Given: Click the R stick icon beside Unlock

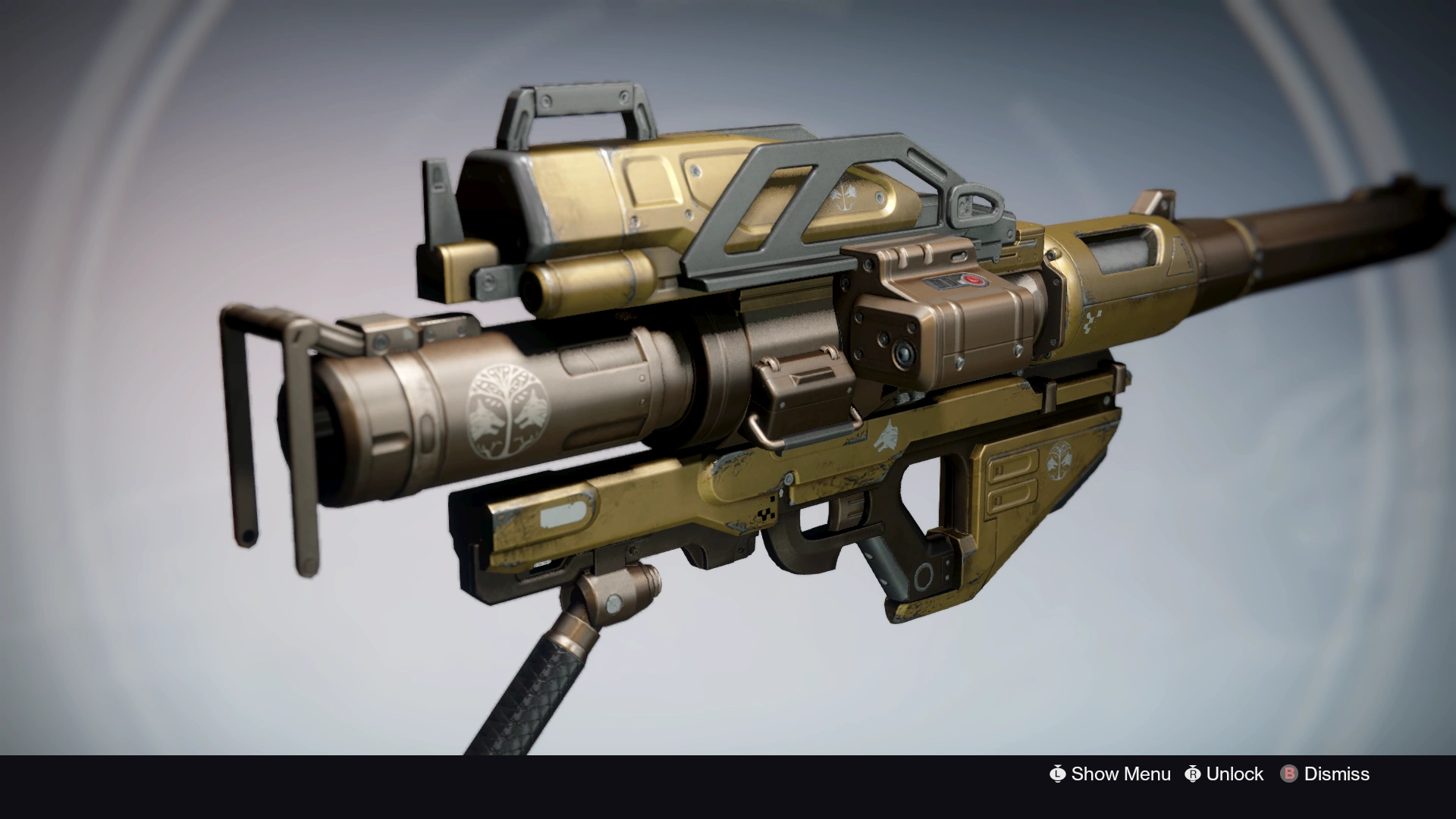Looking at the screenshot, I should pos(1192,774).
